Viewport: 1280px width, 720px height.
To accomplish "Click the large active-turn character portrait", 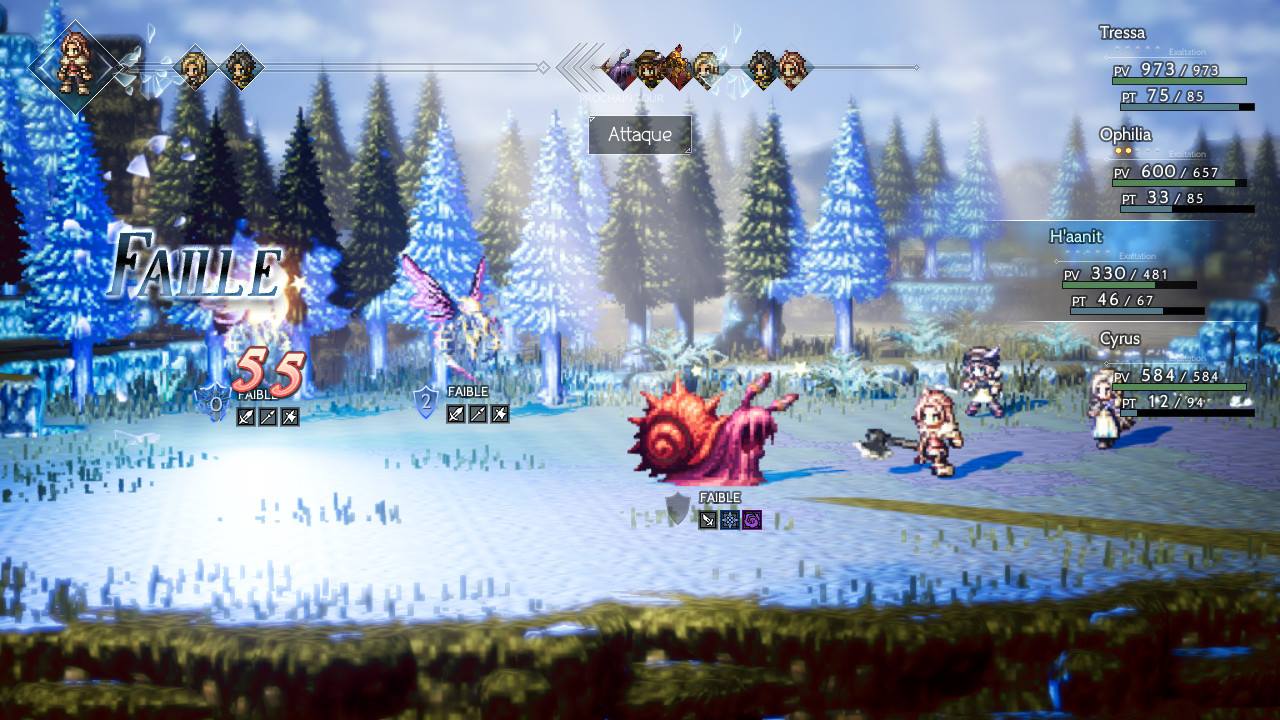I will click(x=75, y=66).
